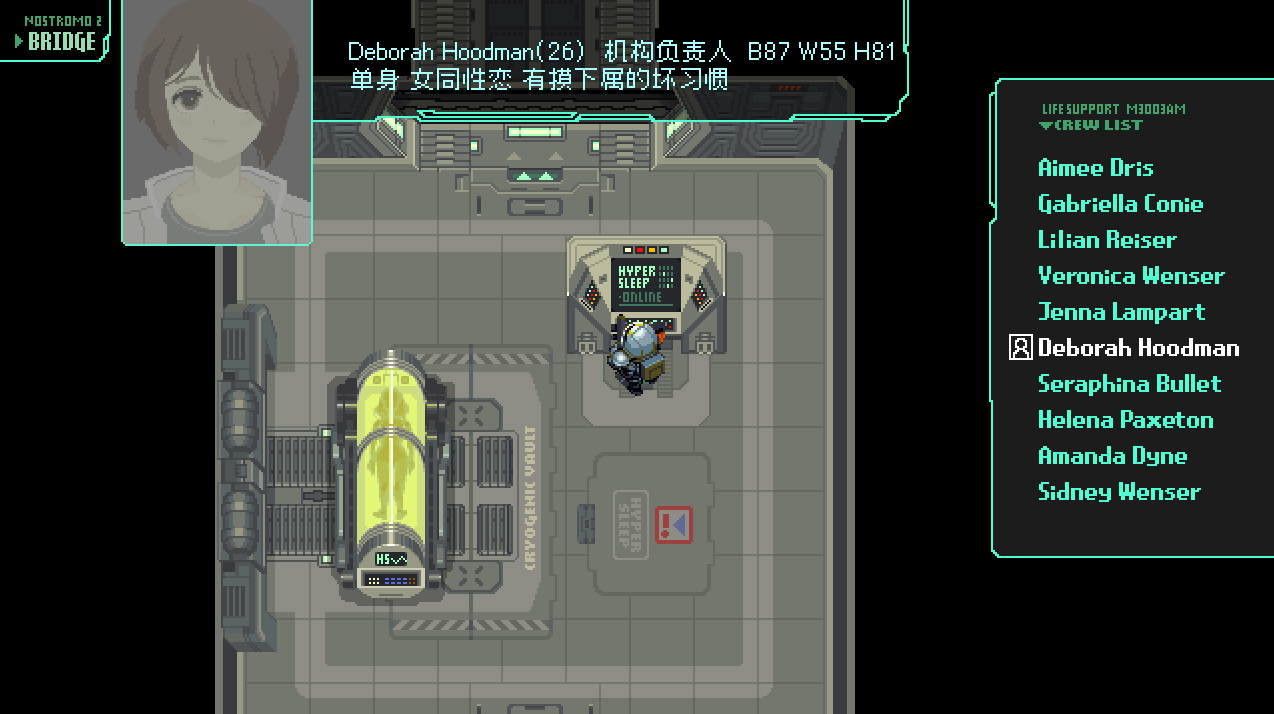Viewport: 1274px width, 714px height.
Task: Click Jenna Lampart's name
Action: (x=1121, y=312)
